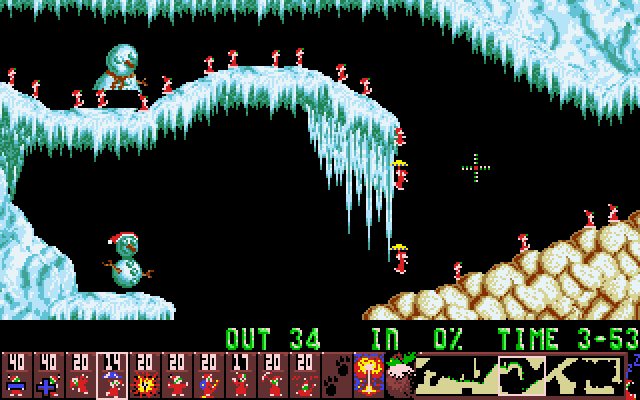Pick the Digger skill
The image size is (640, 400).
pyautogui.click(x=304, y=375)
